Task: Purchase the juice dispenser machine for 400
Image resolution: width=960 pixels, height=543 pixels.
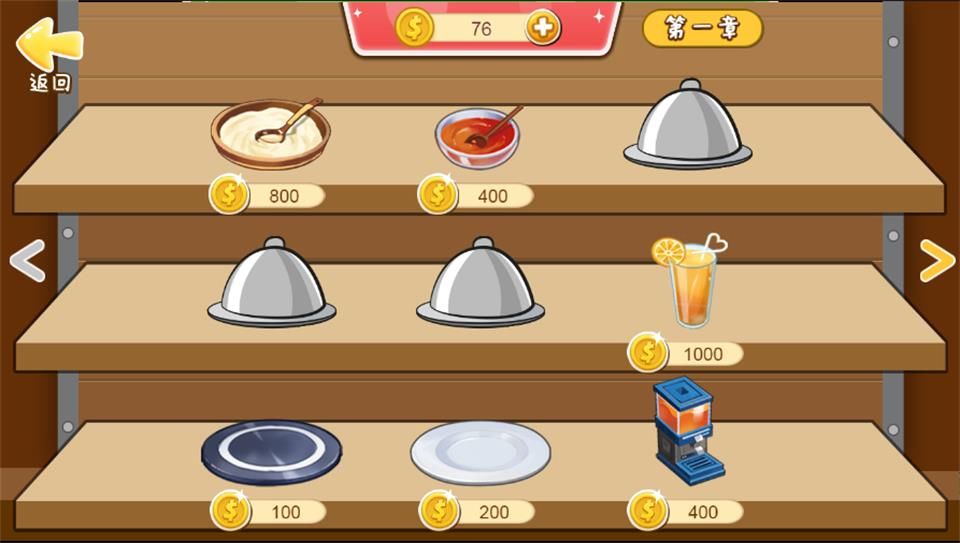Action: (x=686, y=512)
